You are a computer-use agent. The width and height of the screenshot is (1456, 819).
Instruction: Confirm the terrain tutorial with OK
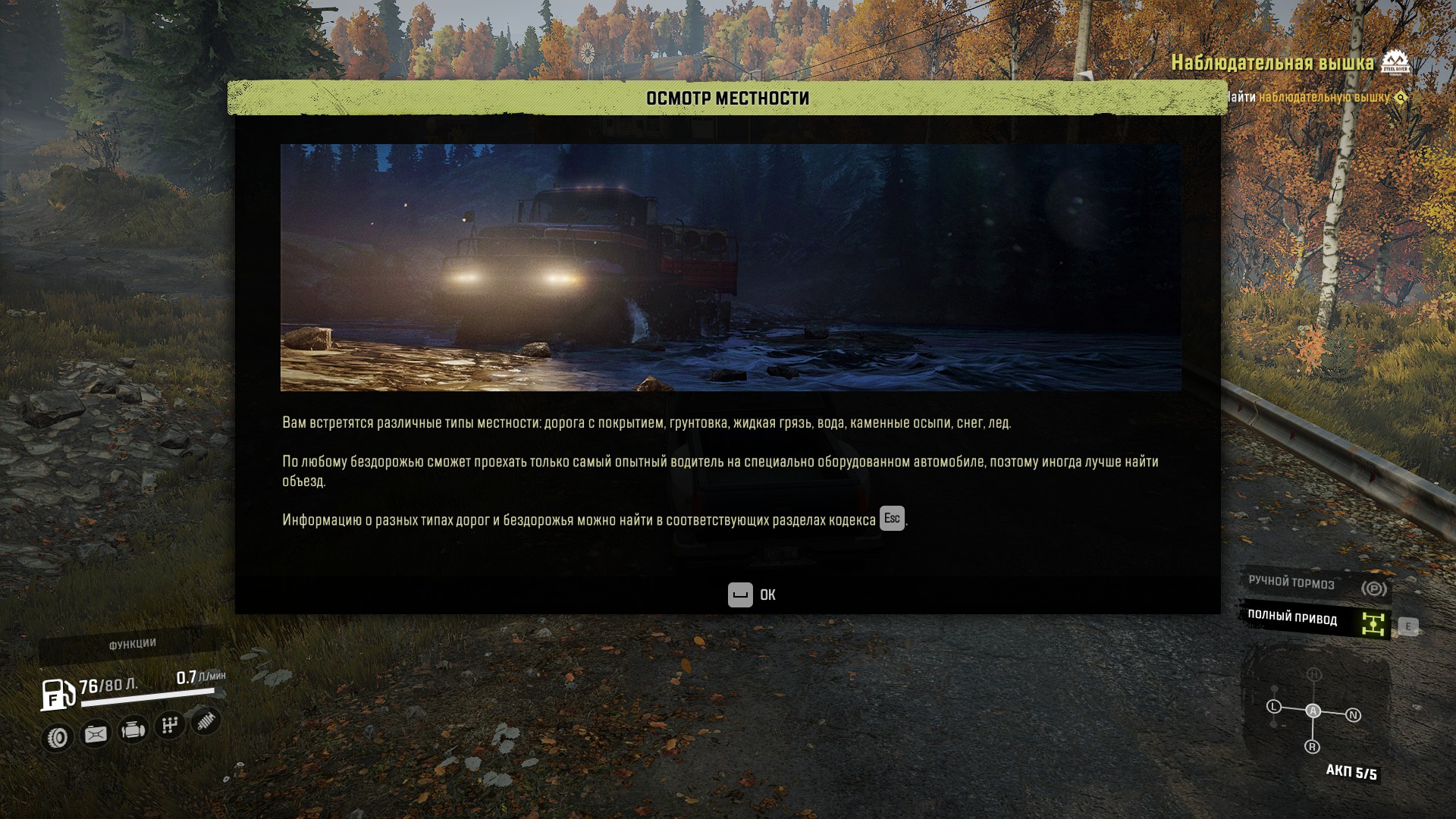[x=752, y=595]
